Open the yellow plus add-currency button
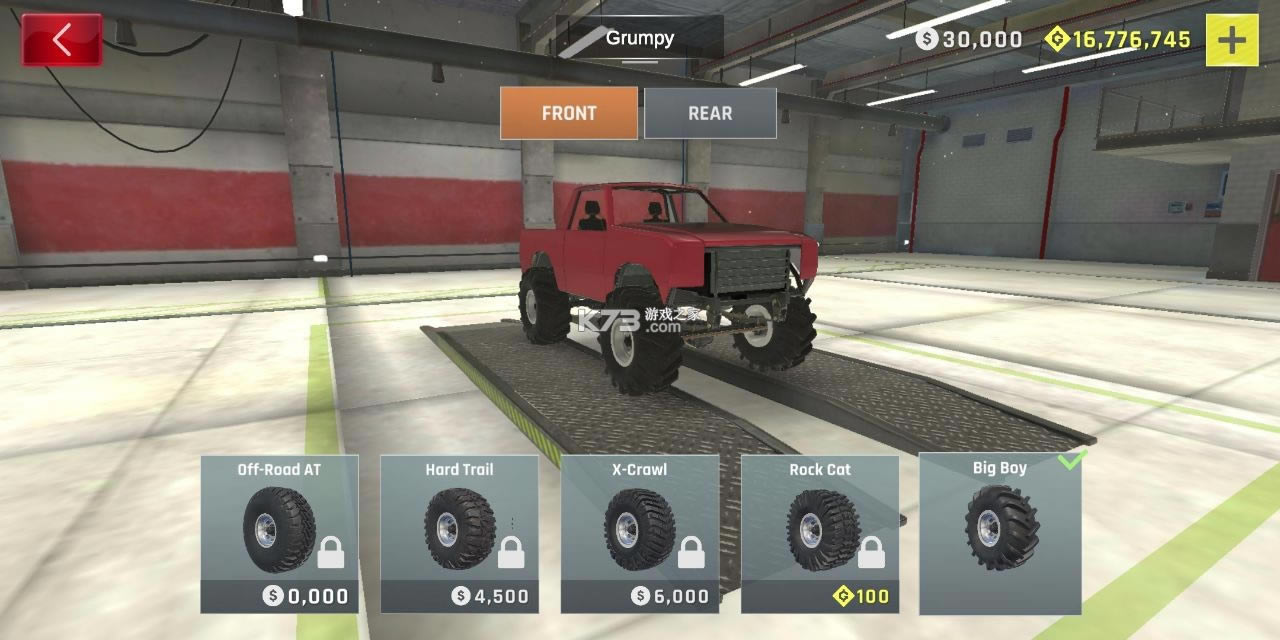 (1232, 40)
